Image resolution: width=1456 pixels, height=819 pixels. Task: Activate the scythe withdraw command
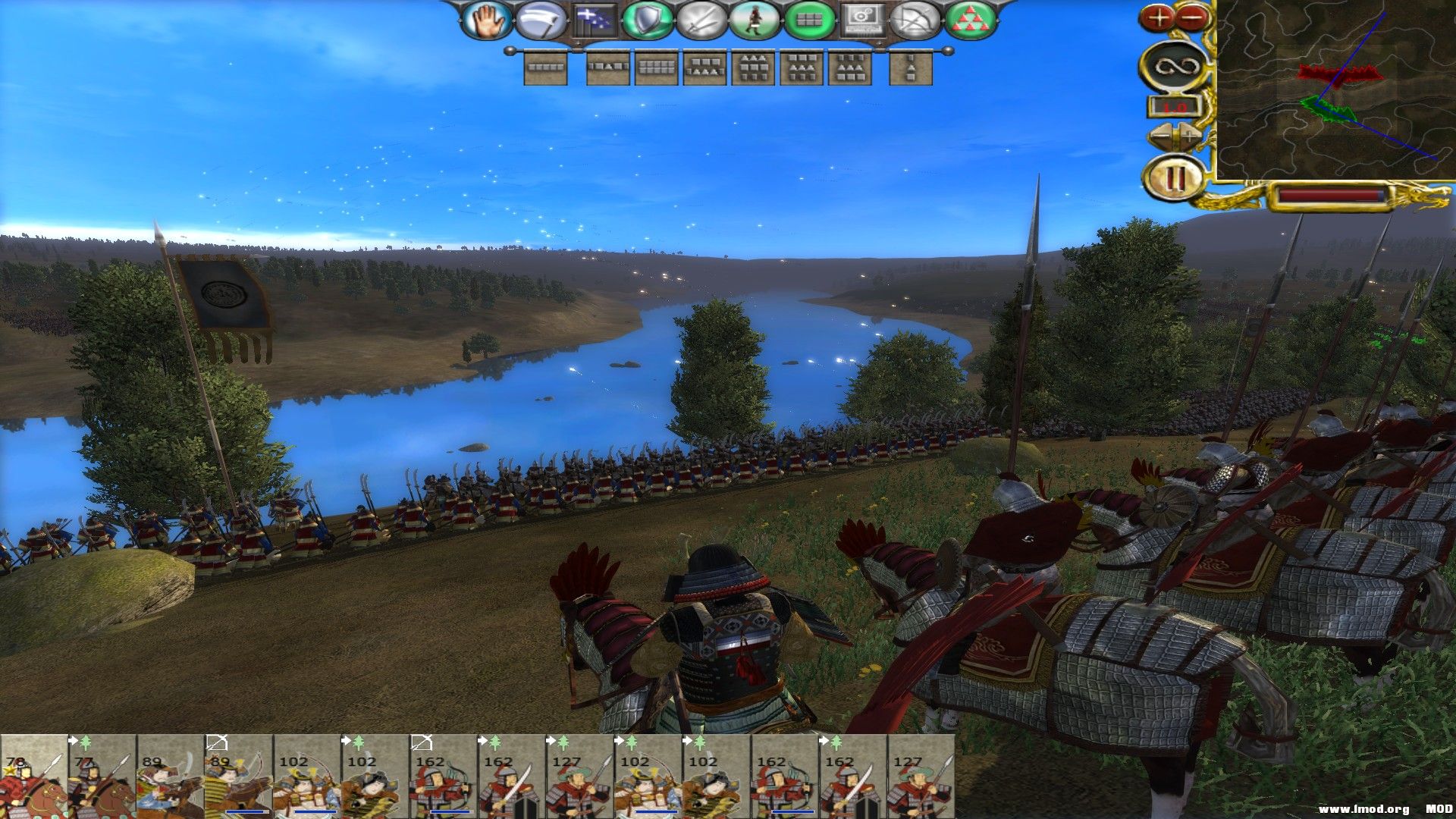coord(541,20)
